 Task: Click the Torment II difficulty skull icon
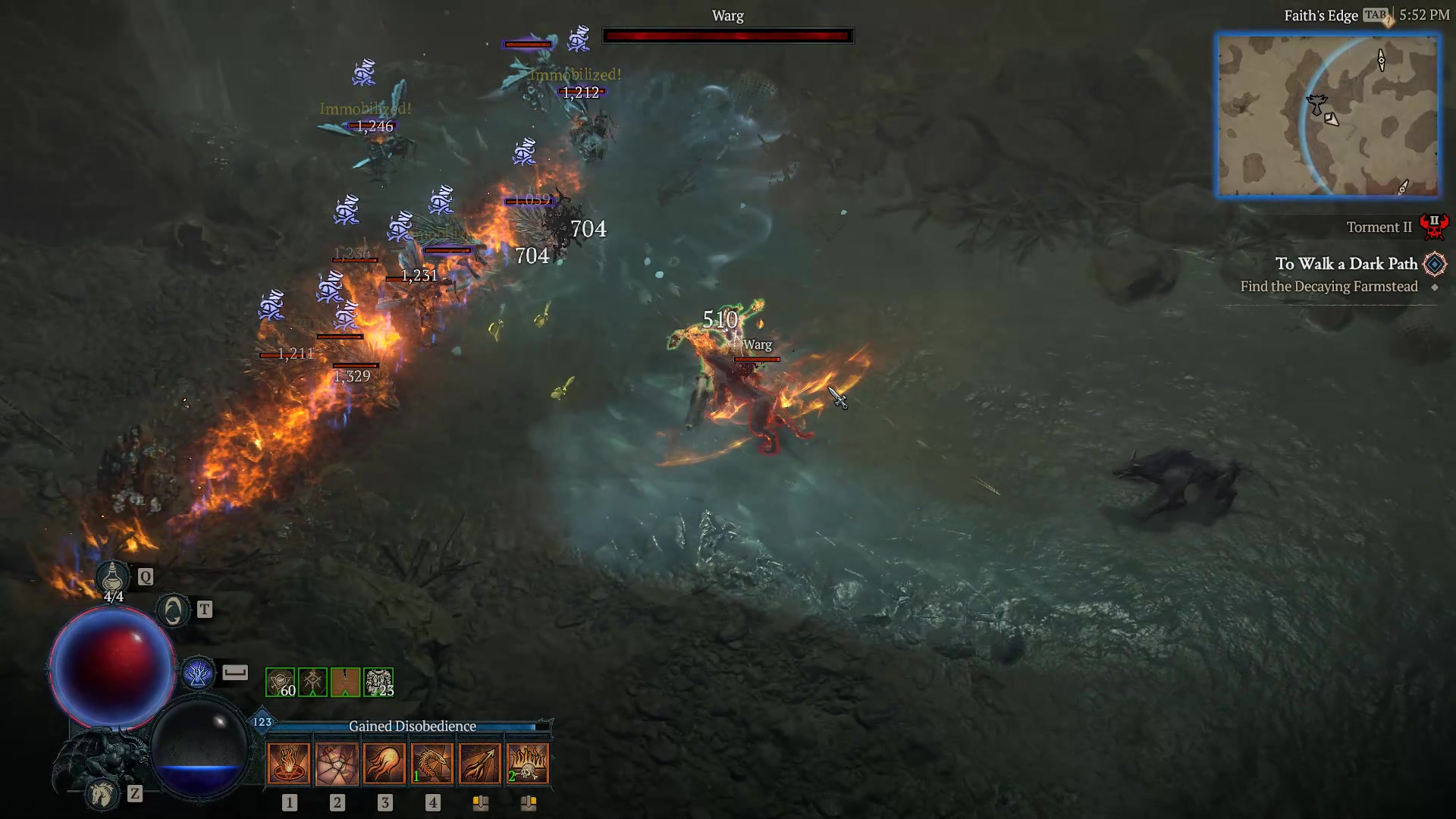pos(1436,225)
